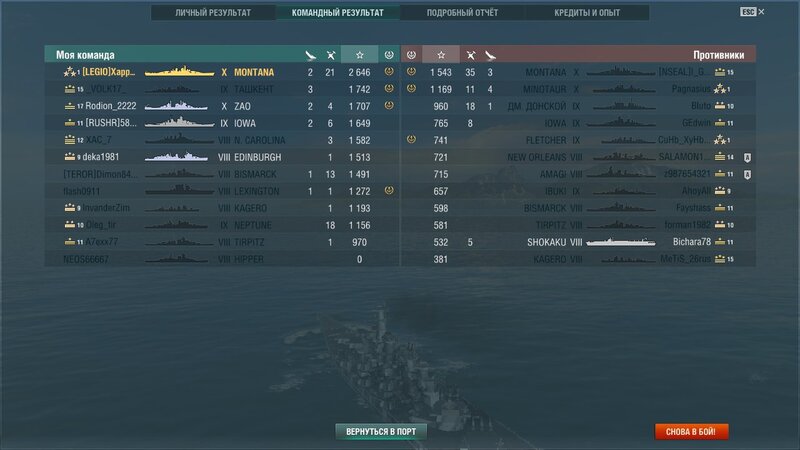Open the Кредиты и опыт tab
800x450 pixels.
click(586, 13)
